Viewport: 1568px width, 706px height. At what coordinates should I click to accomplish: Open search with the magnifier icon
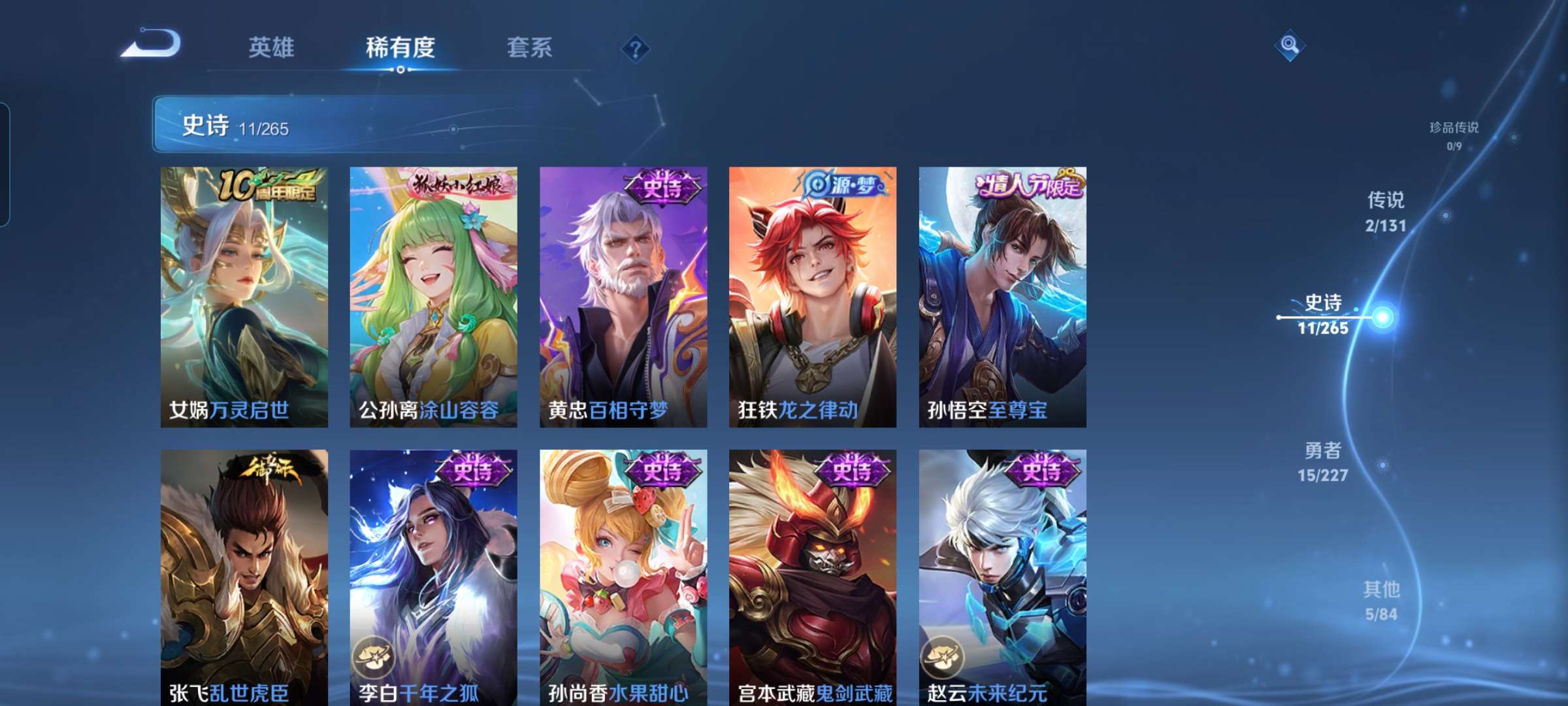[1290, 46]
